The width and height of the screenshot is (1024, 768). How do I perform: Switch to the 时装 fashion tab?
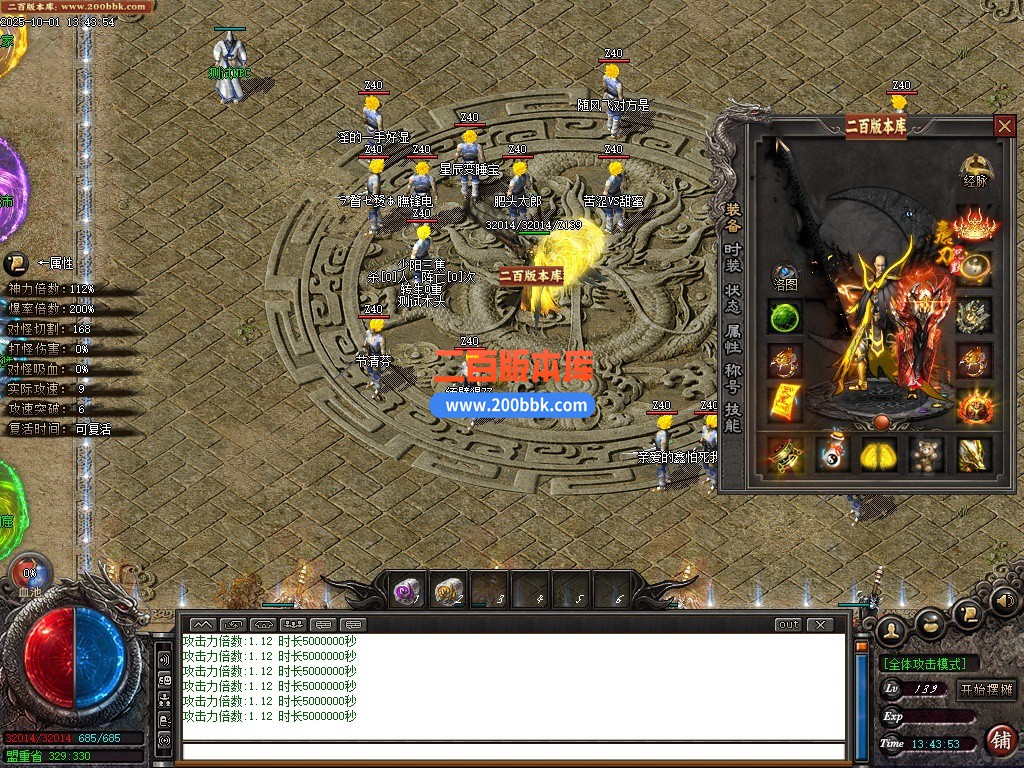pos(733,257)
